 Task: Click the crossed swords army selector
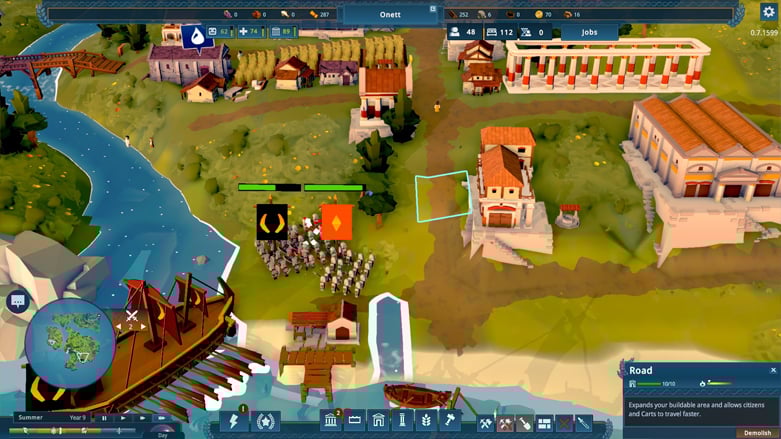click(x=131, y=316)
